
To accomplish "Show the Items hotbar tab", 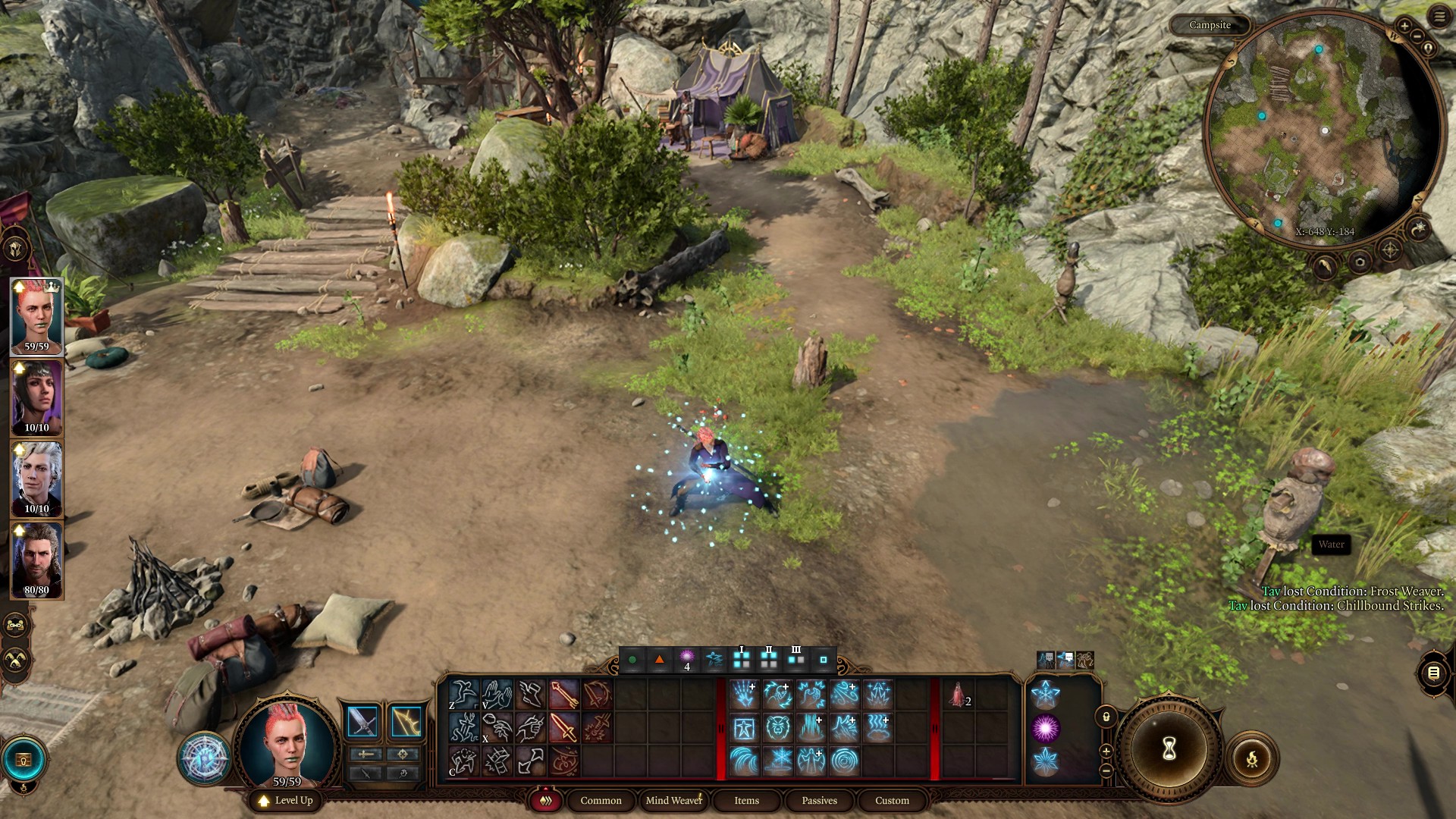I will coord(746,800).
